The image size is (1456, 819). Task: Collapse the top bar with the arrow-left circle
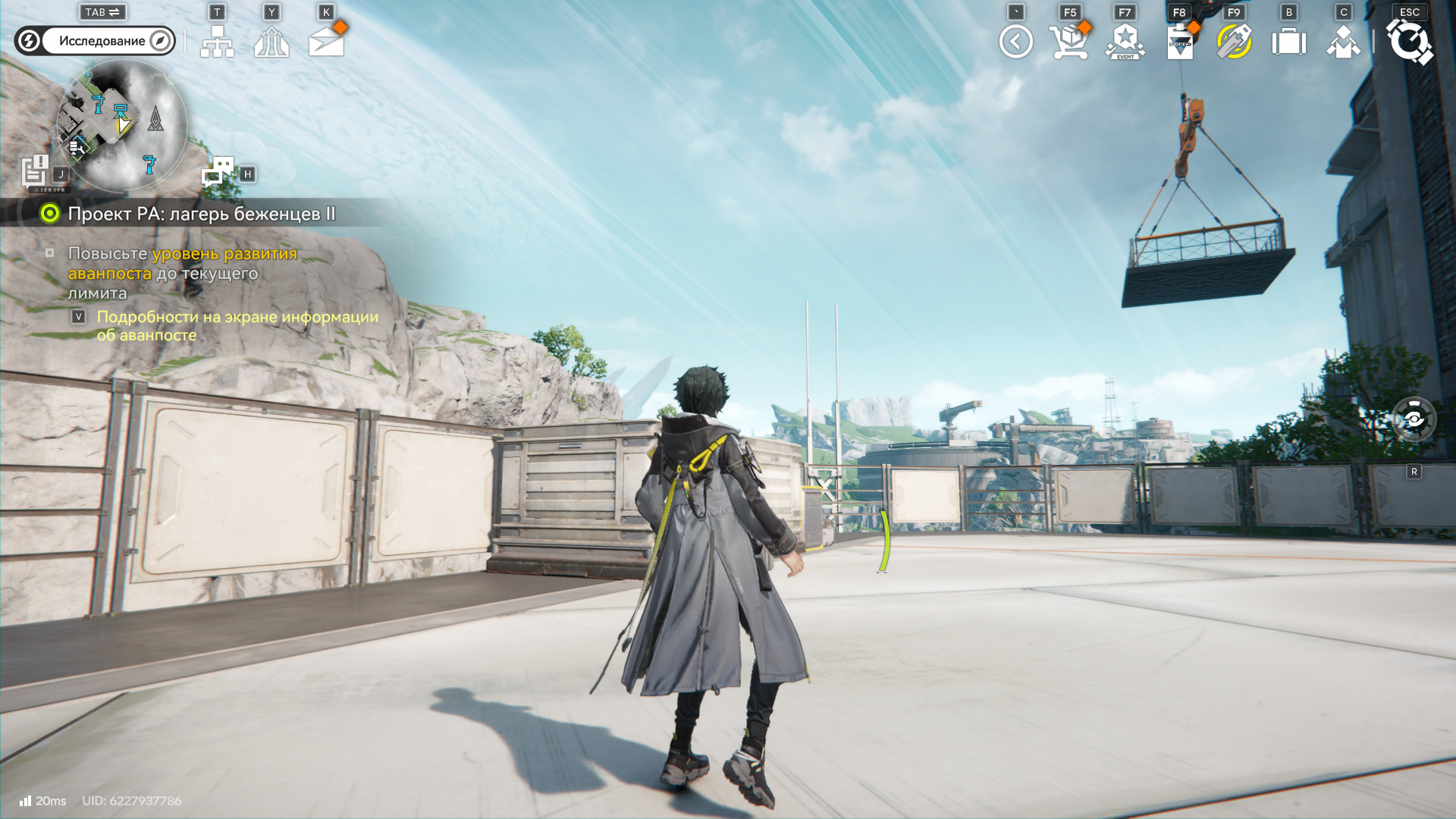pyautogui.click(x=1015, y=42)
